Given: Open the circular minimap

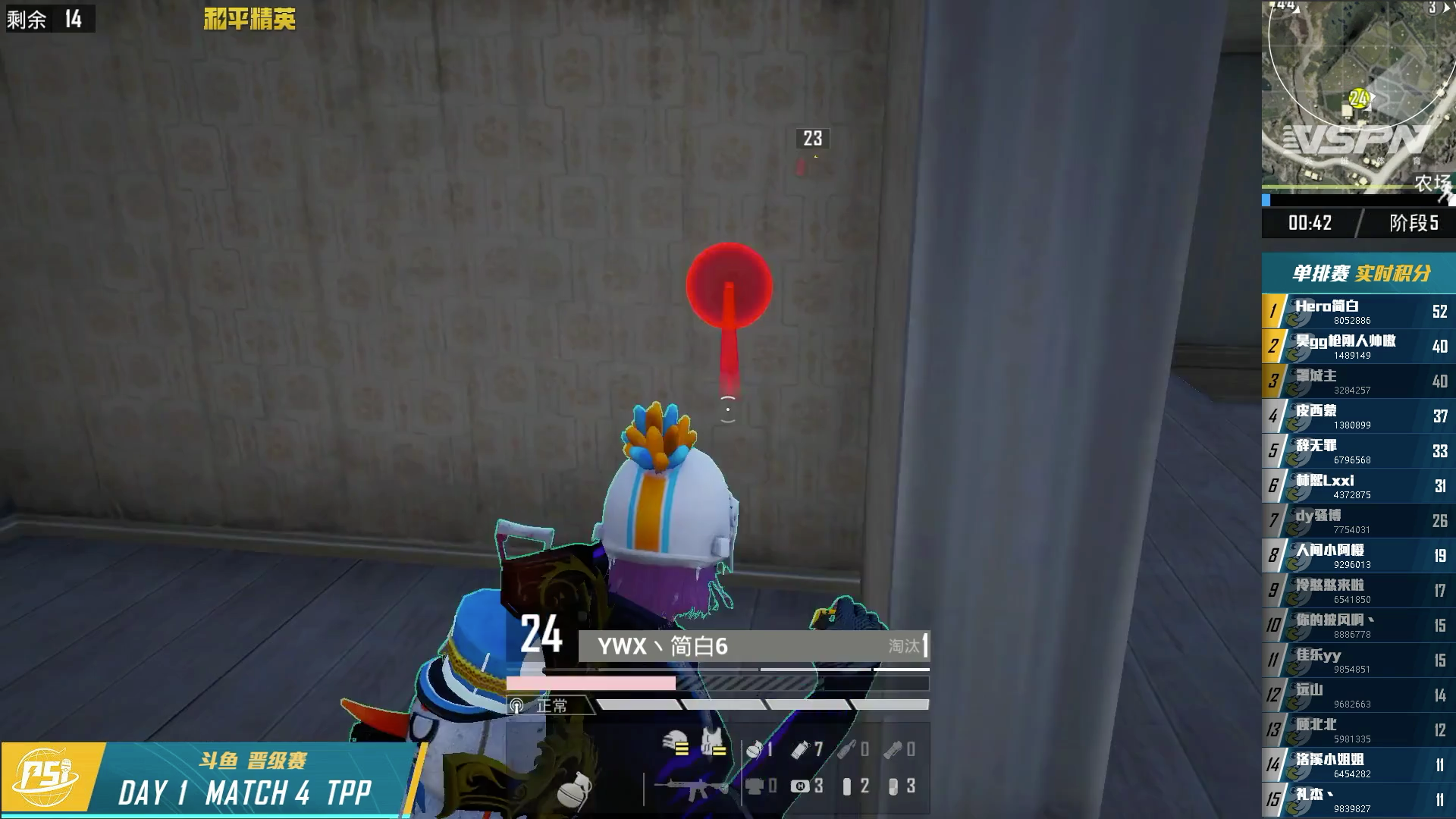Looking at the screenshot, I should click(1357, 97).
